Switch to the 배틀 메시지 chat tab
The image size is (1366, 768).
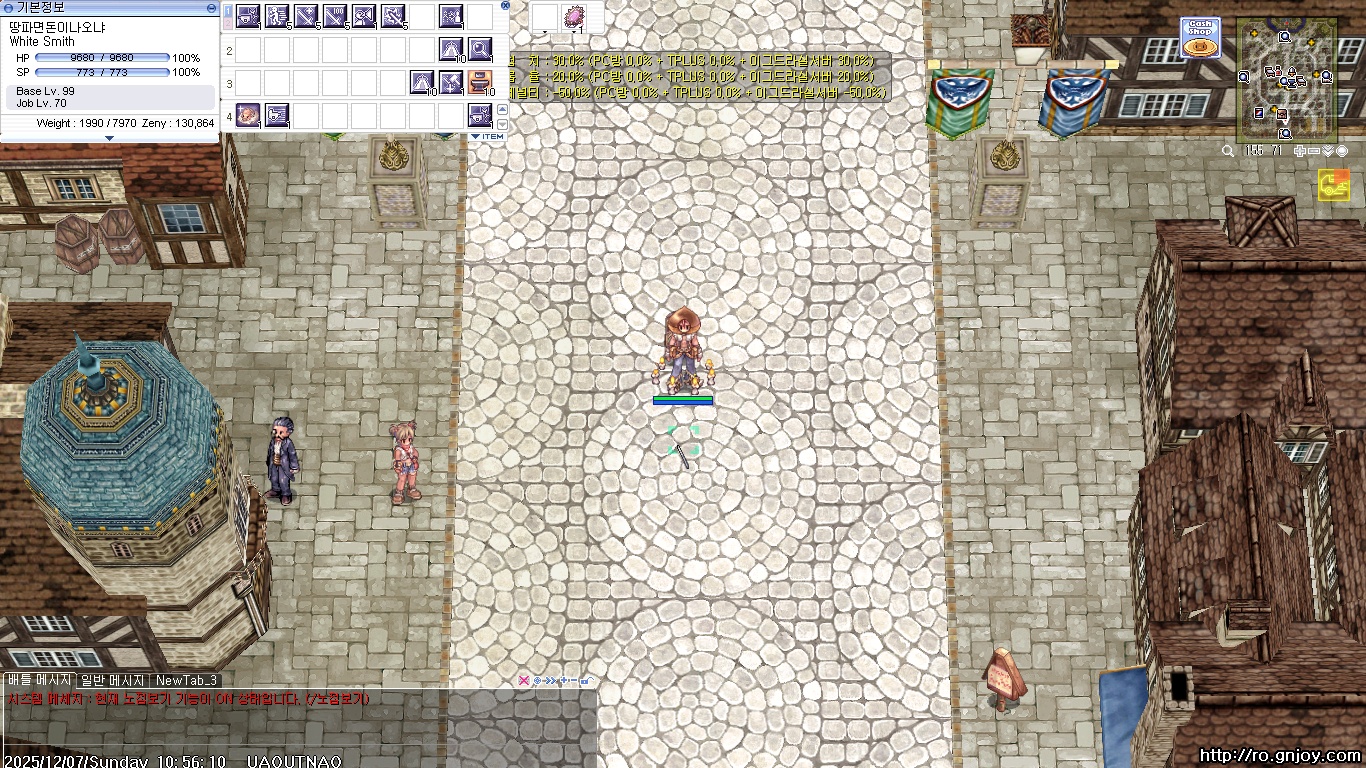tap(38, 680)
